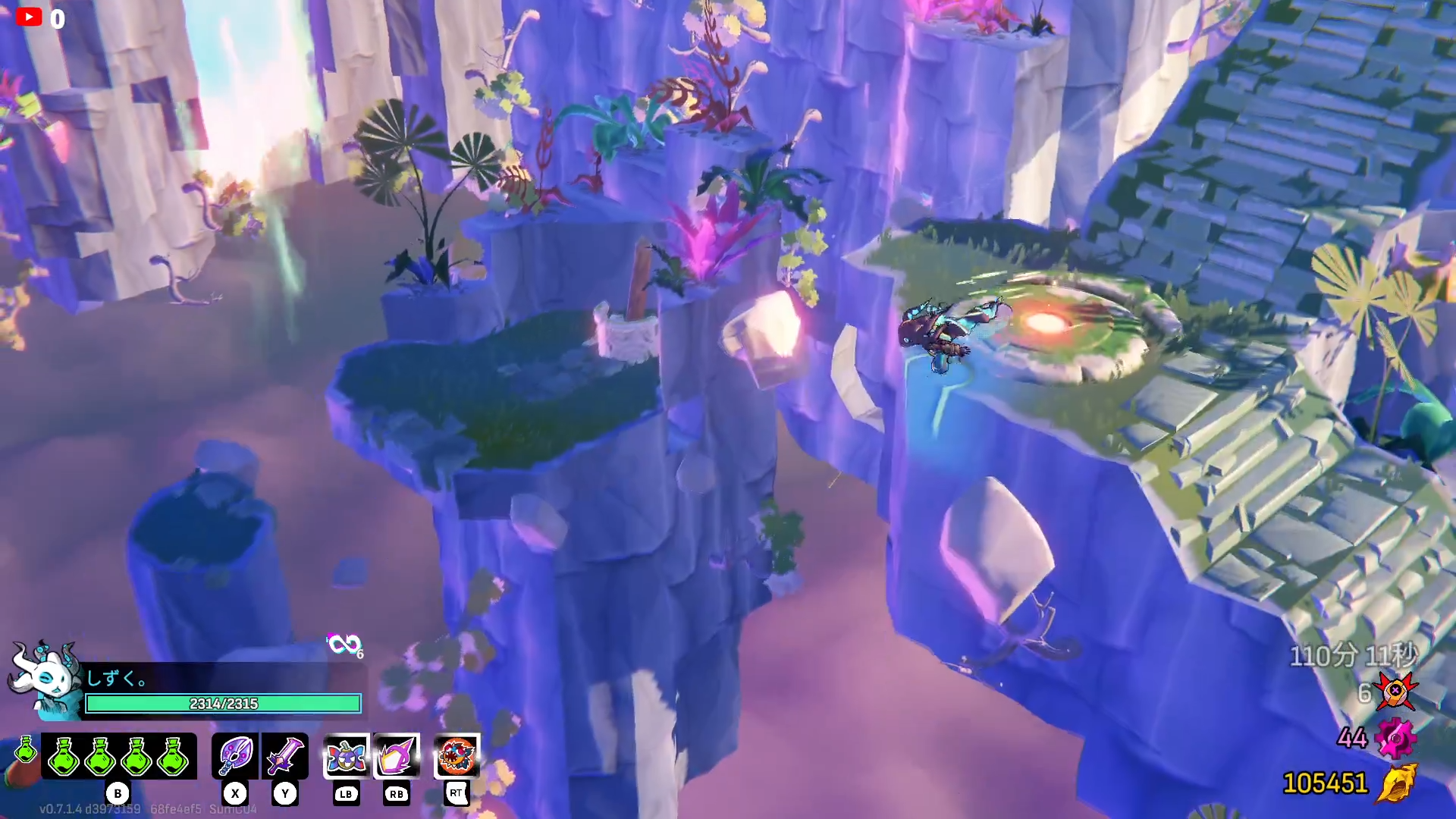The width and height of the screenshot is (1456, 819).
Task: Activate the orange fanged monster ability
Action: [457, 756]
